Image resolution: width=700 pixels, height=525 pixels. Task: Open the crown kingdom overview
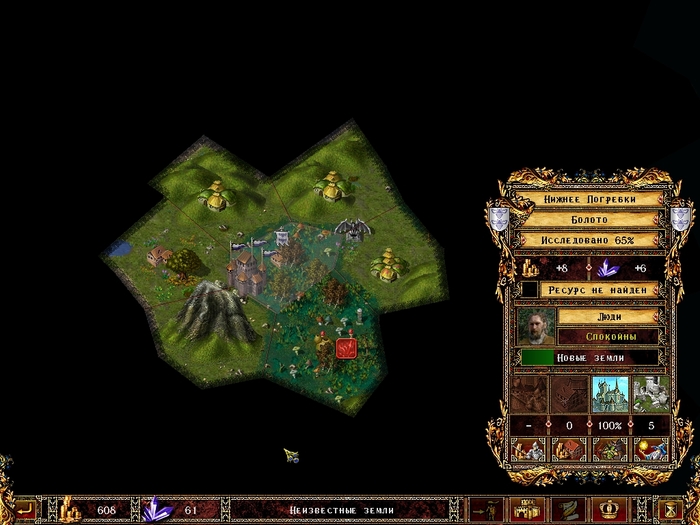606,509
